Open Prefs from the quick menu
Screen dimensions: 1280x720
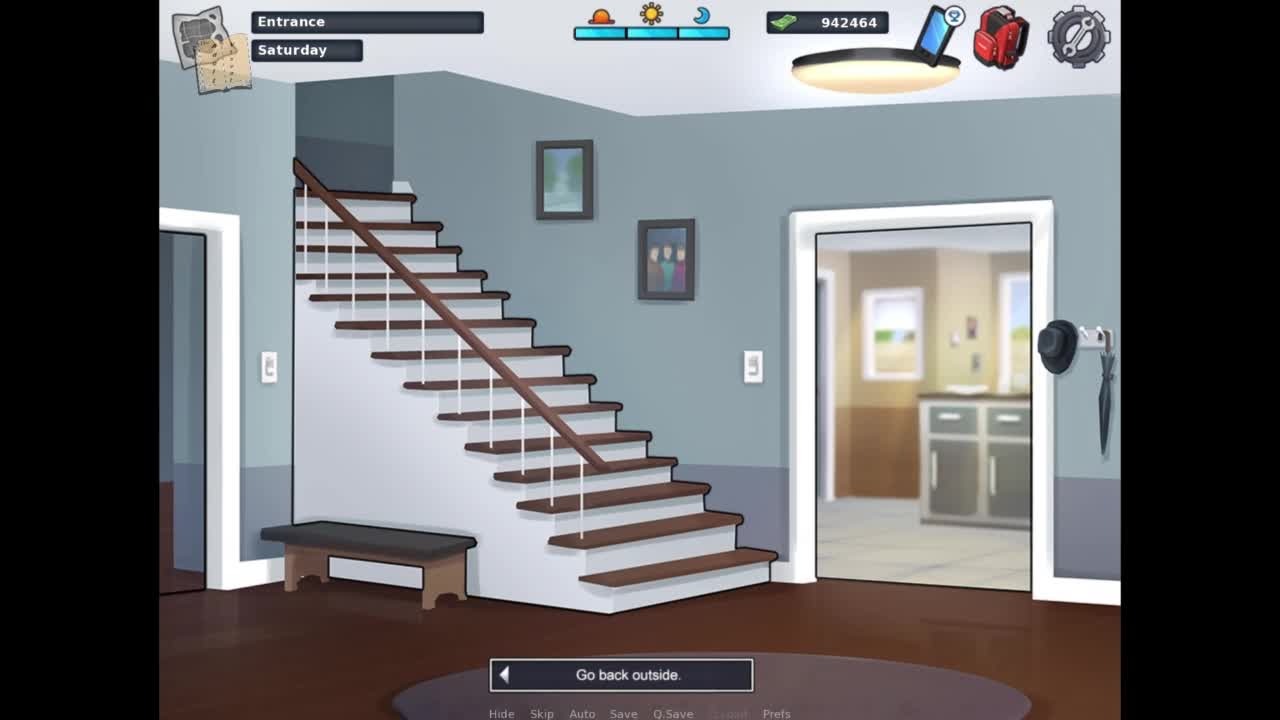pyautogui.click(x=776, y=714)
